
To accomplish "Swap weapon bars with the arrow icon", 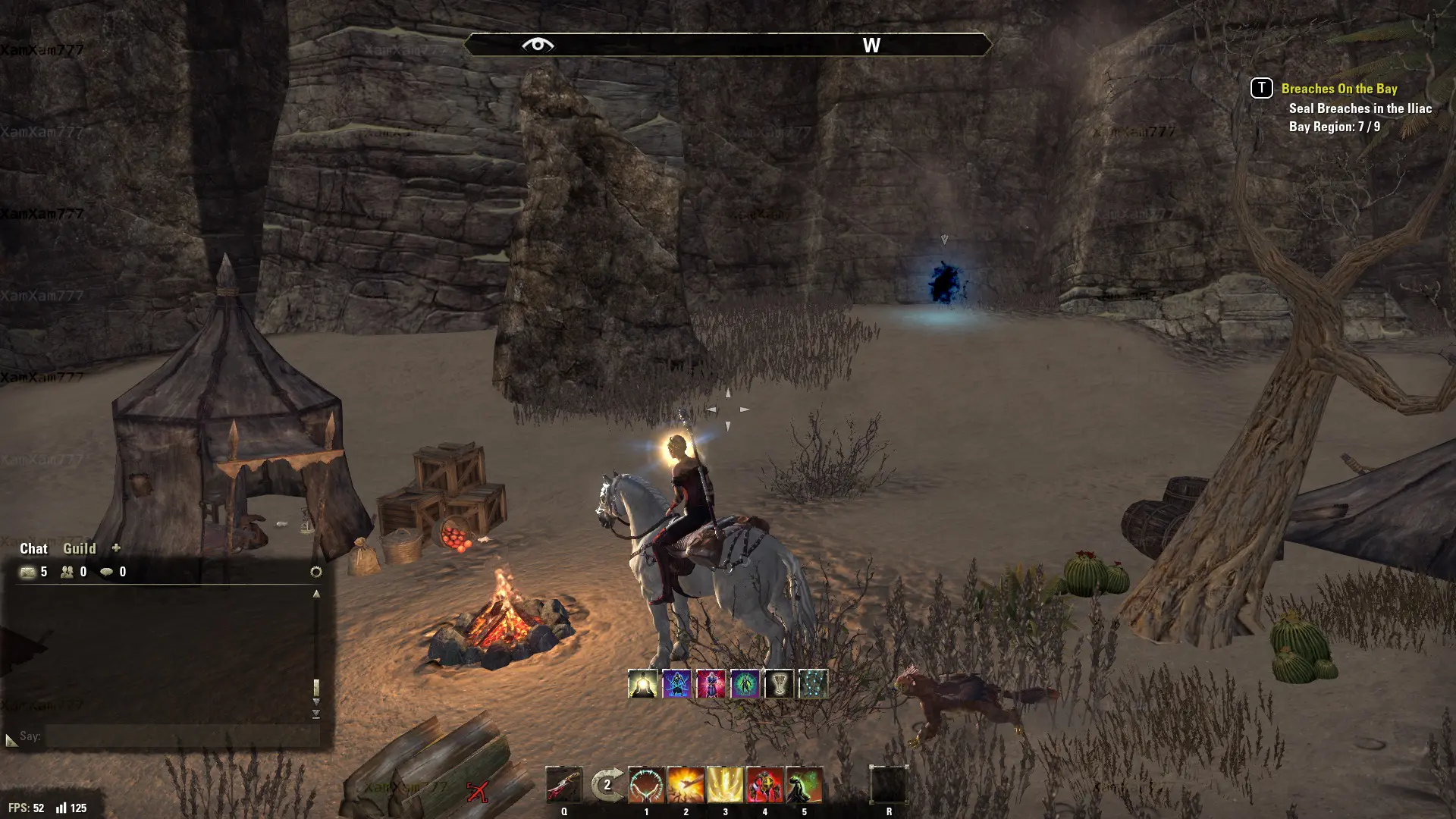I will [x=607, y=786].
